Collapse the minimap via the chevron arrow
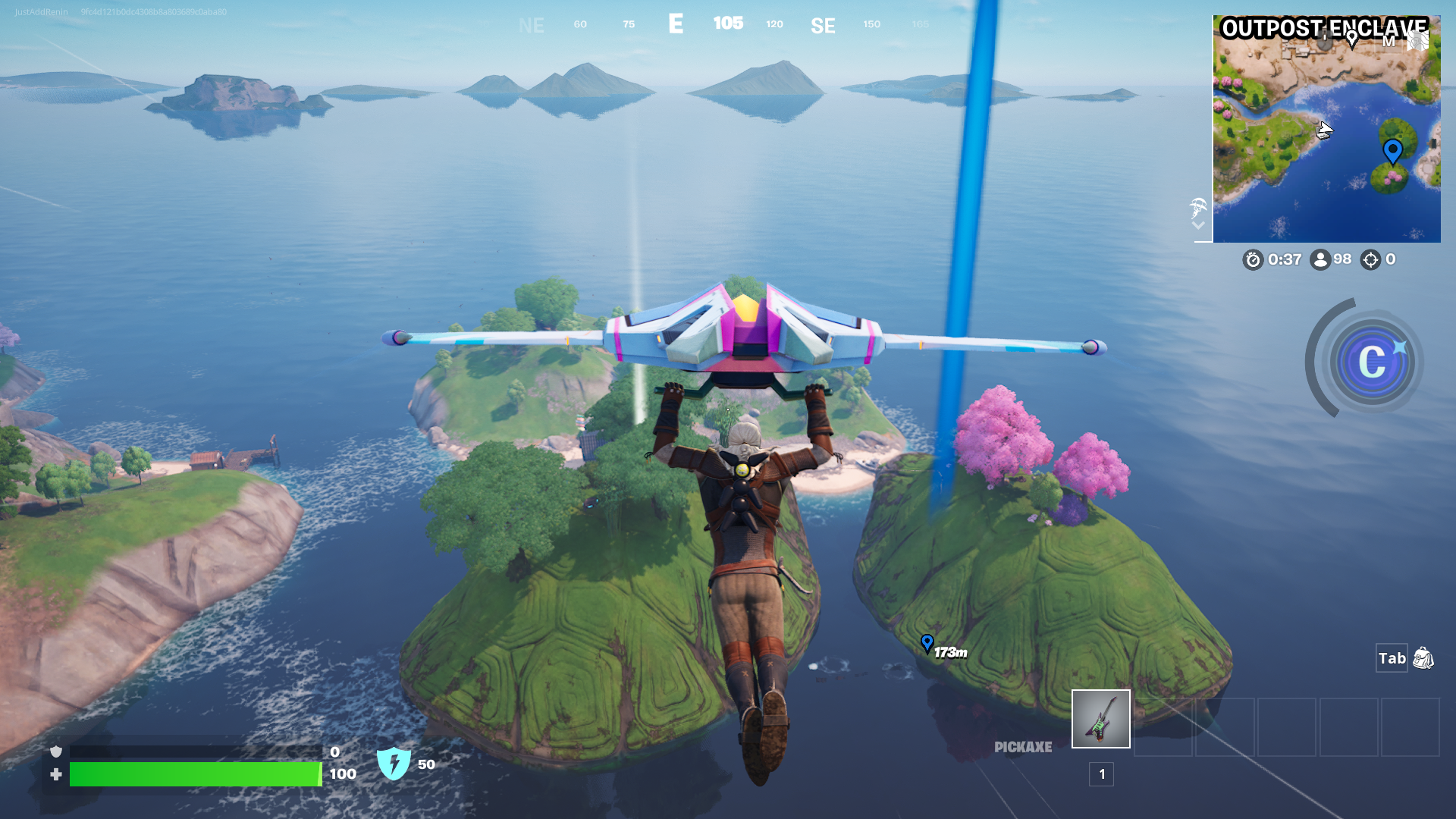Screen dimensions: 1456x819 (1197, 224)
